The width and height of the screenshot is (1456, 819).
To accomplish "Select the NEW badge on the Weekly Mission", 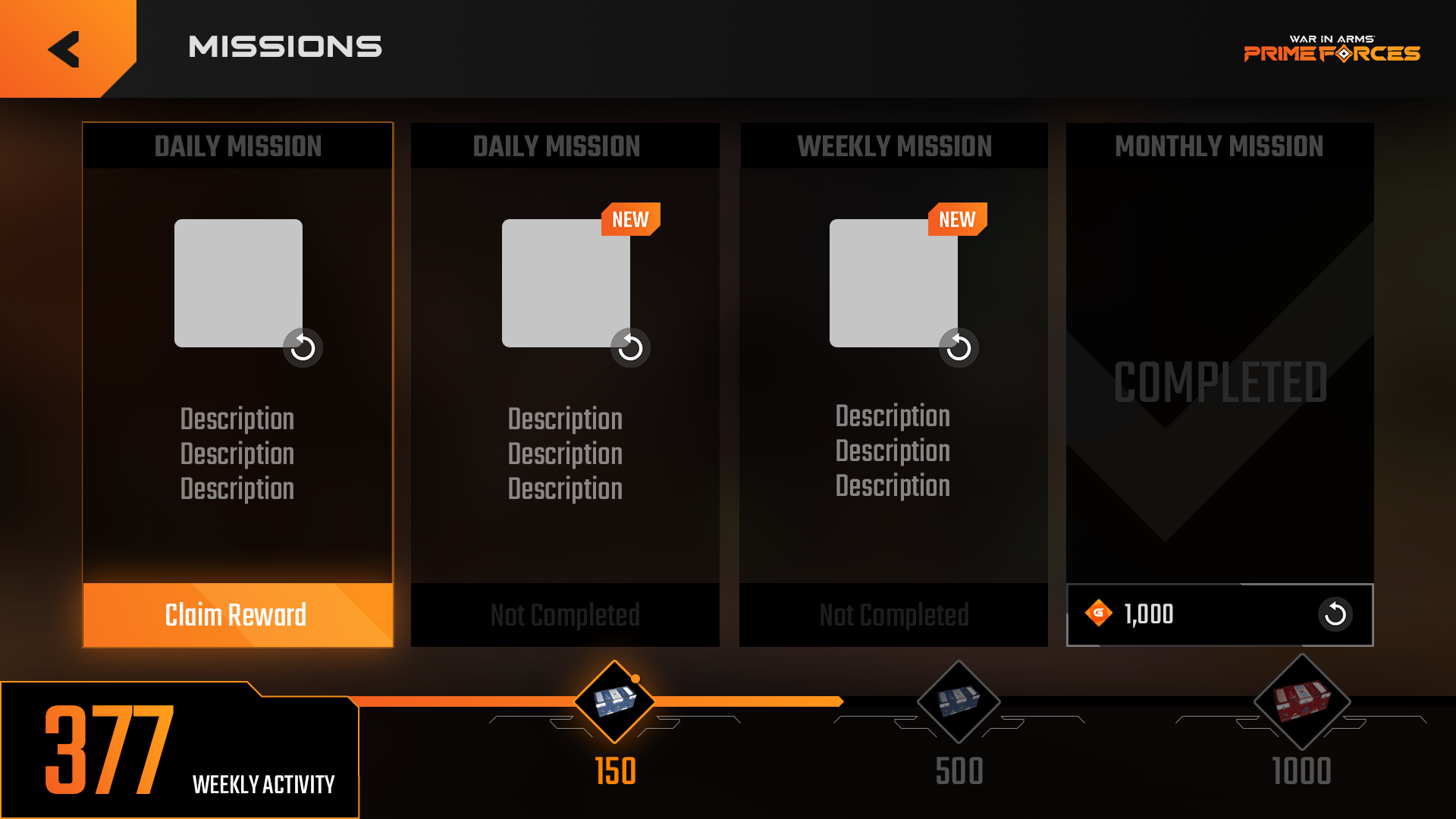I will [956, 219].
